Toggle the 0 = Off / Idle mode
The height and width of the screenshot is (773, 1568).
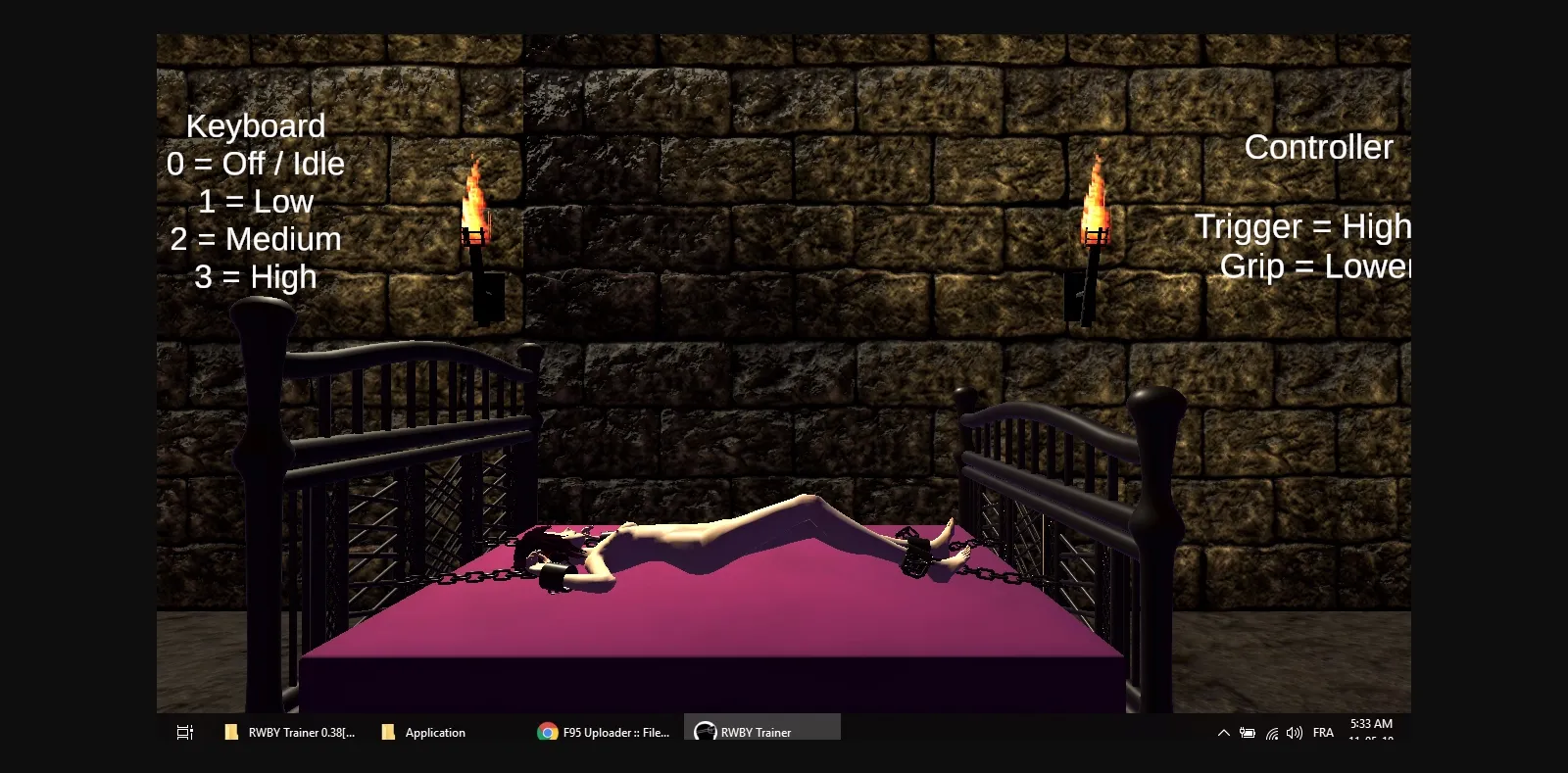pyautogui.click(x=257, y=164)
